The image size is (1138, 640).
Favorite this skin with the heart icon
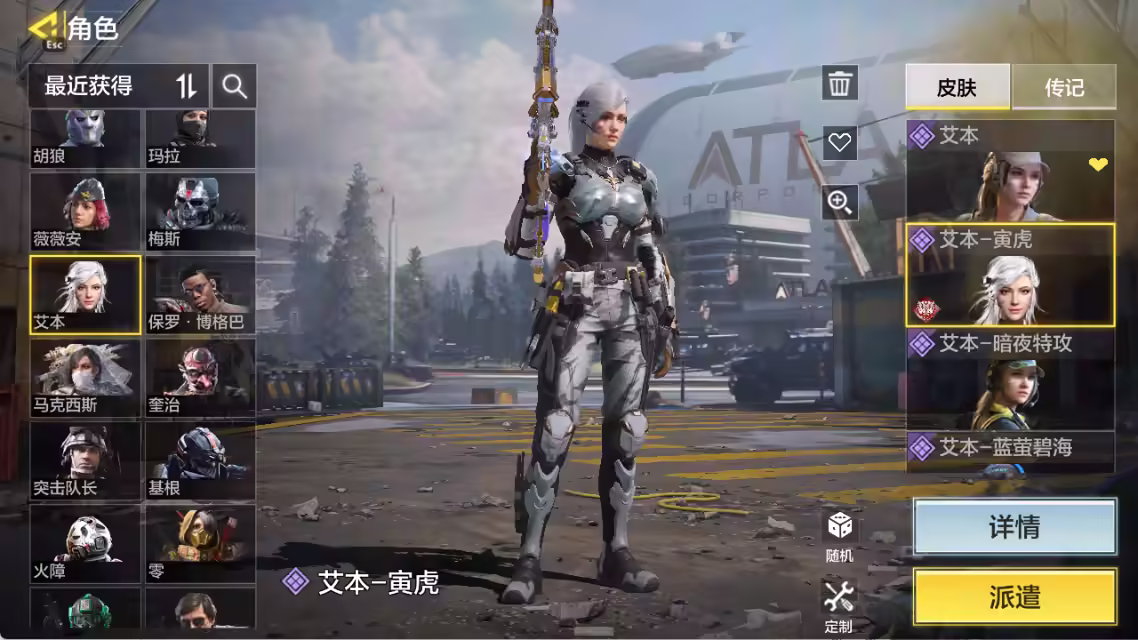click(840, 143)
